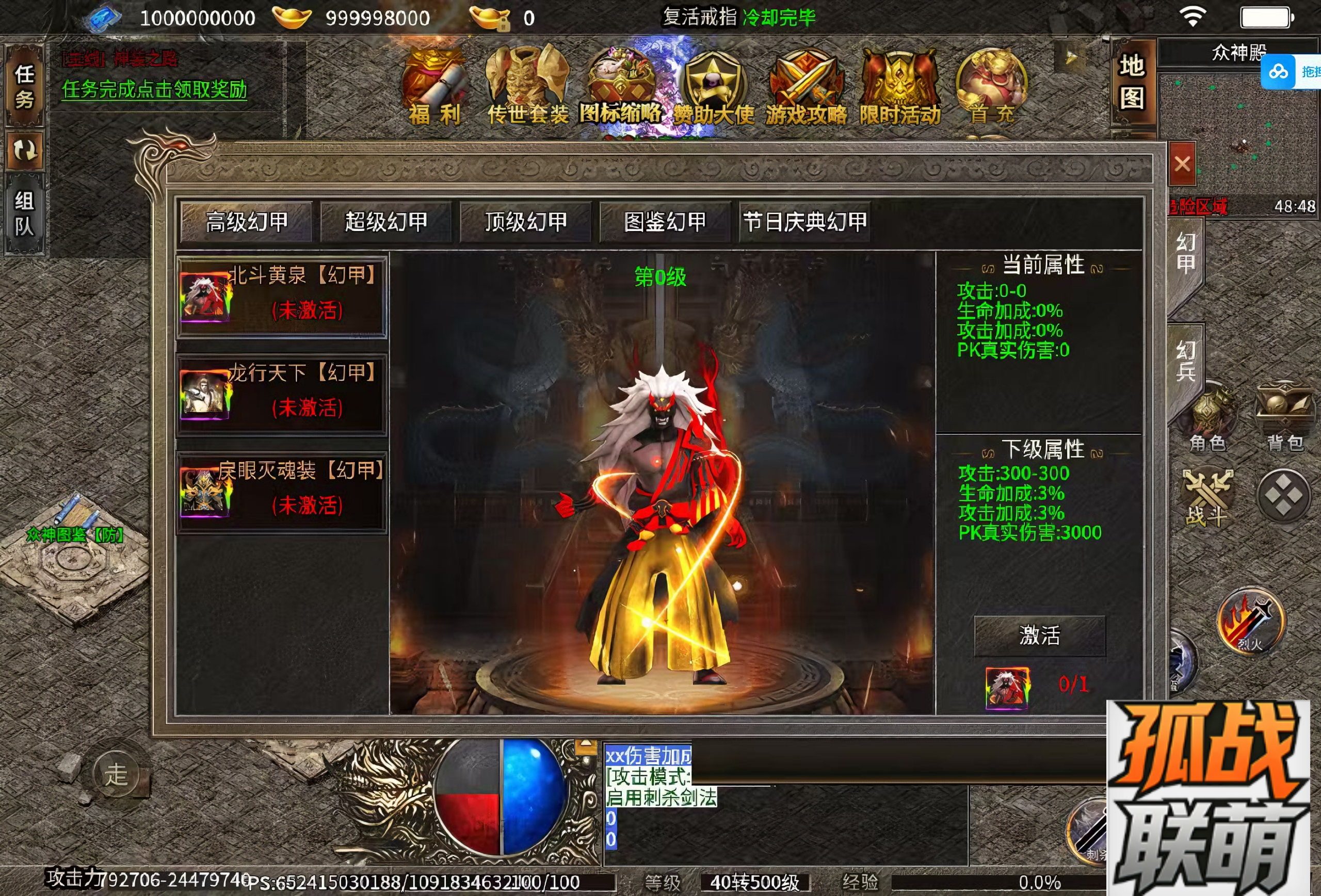The width and height of the screenshot is (1321, 896).
Task: Open the 地图 map button
Action: [1132, 83]
